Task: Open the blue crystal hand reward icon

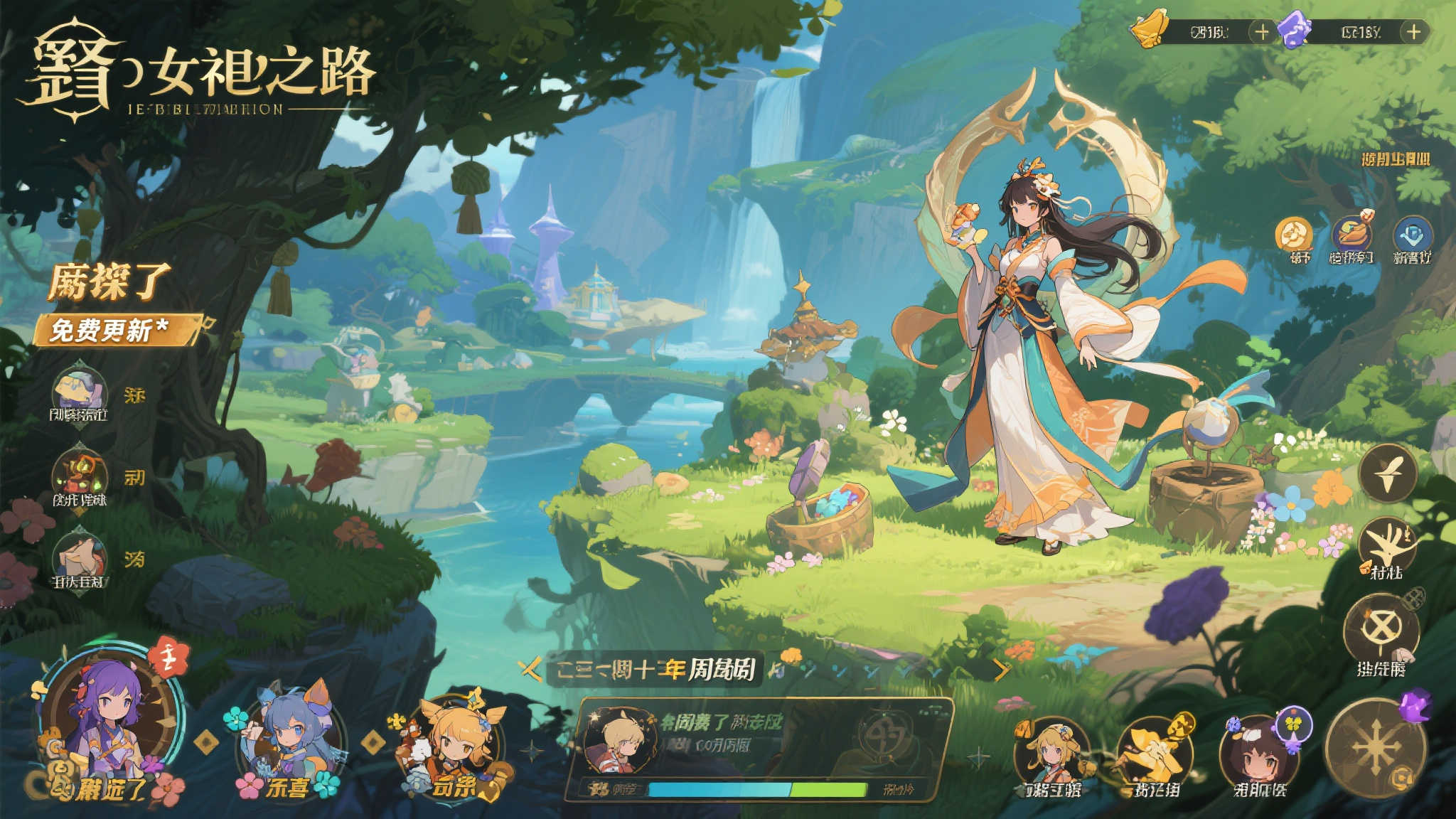Action: 1412,232
